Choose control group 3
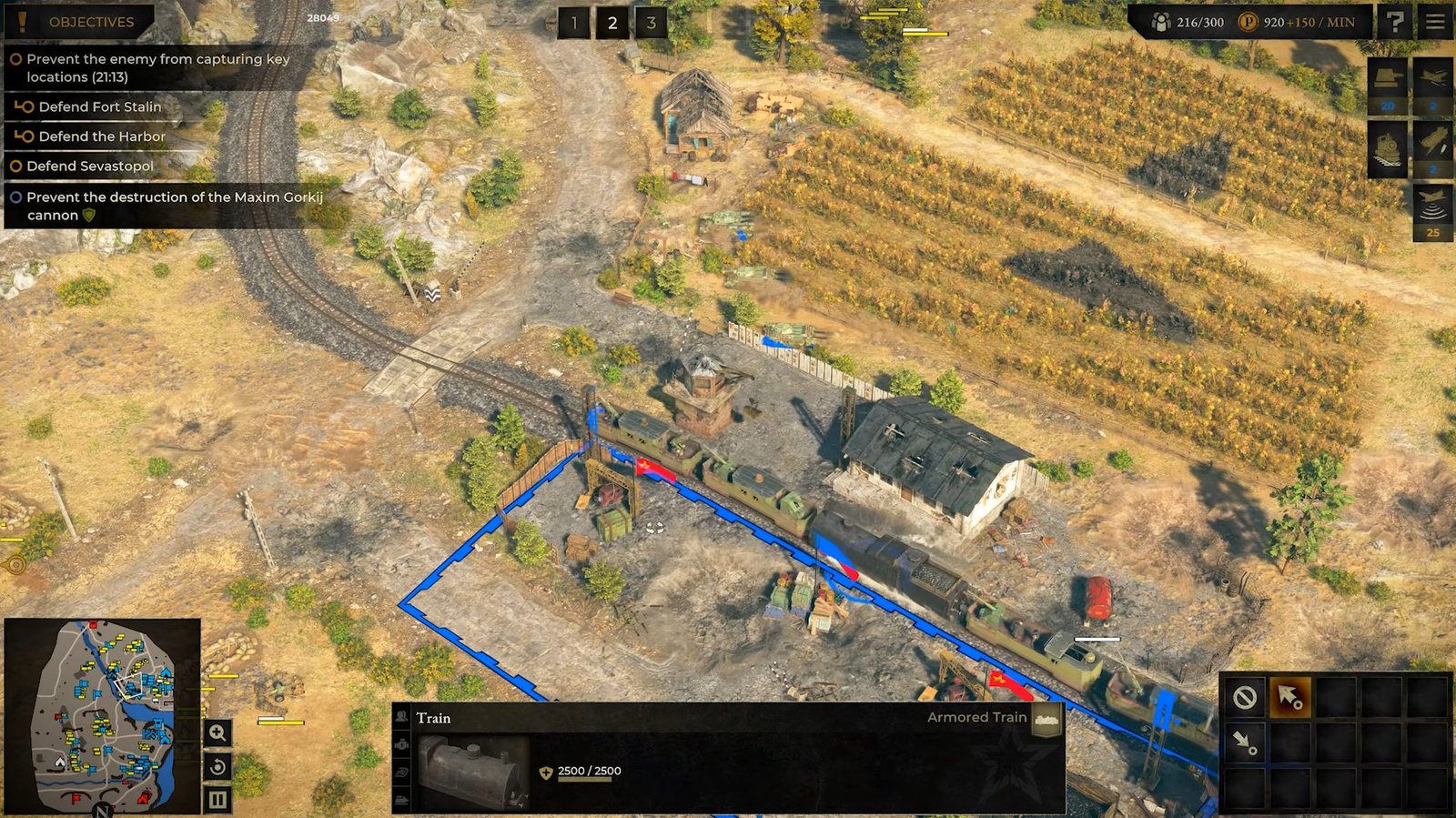1456x818 pixels. coord(652,24)
